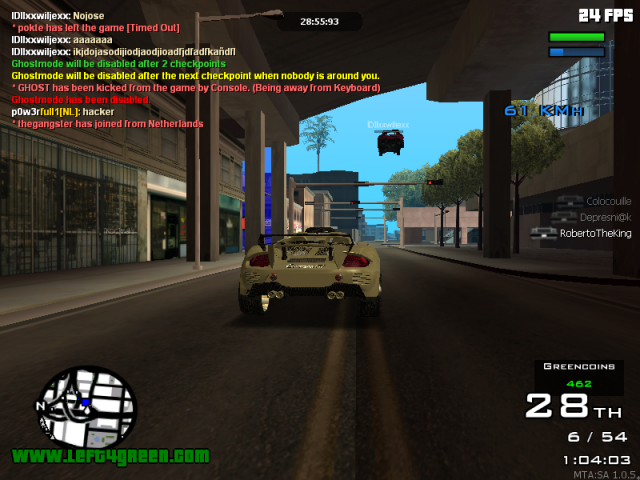Click the Greencoins counter panel

tap(579, 375)
